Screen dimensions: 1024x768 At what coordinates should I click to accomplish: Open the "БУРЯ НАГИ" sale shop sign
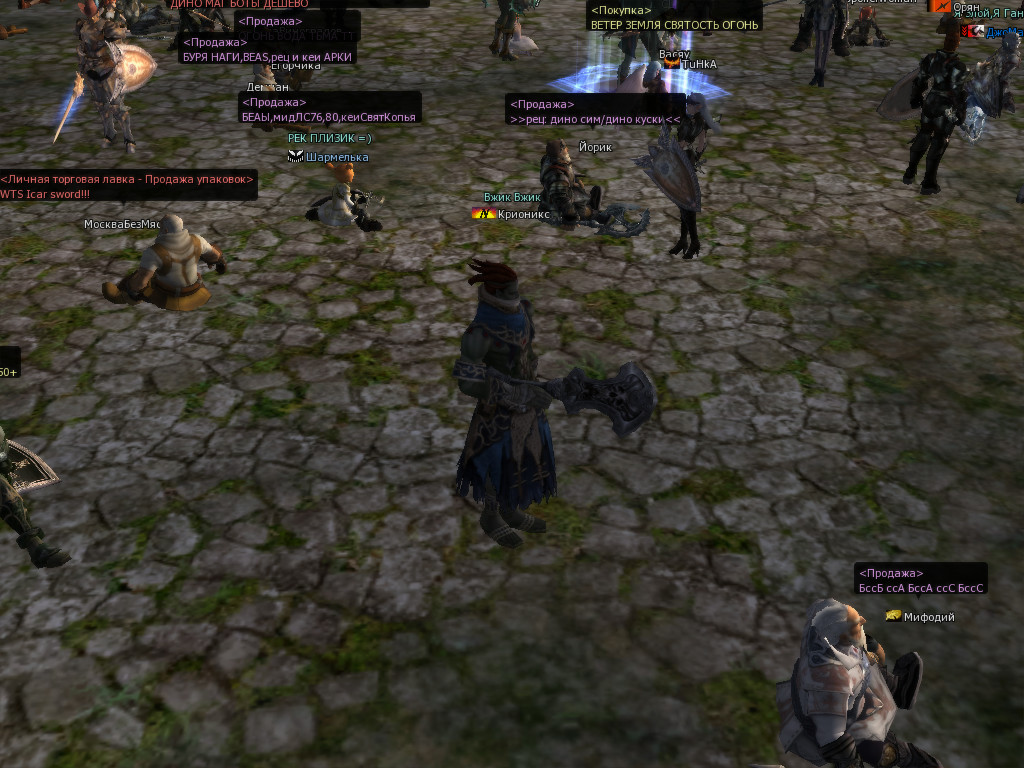tap(267, 57)
